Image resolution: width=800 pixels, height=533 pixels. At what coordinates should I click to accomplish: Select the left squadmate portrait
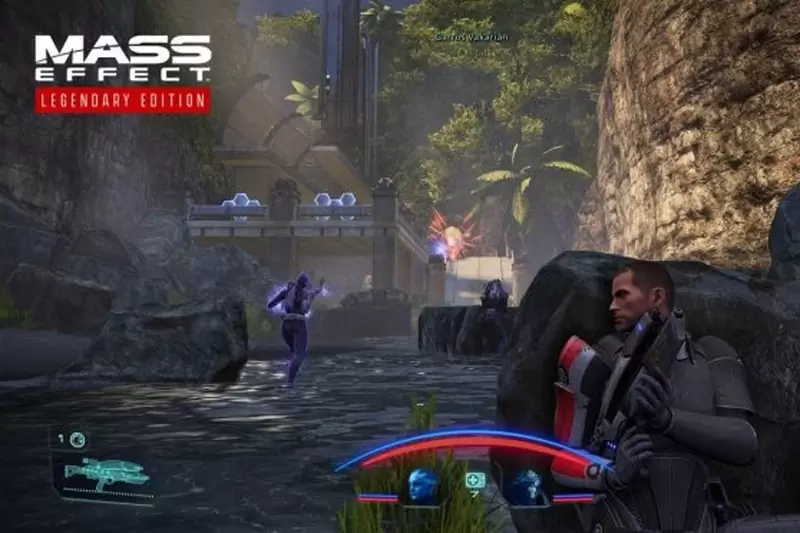[423, 485]
